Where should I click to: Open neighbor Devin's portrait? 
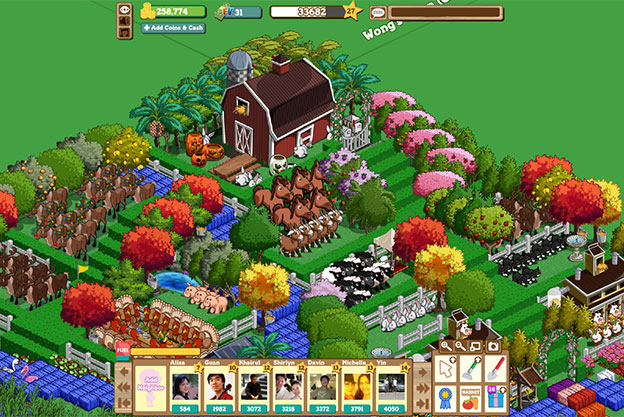click(x=320, y=386)
